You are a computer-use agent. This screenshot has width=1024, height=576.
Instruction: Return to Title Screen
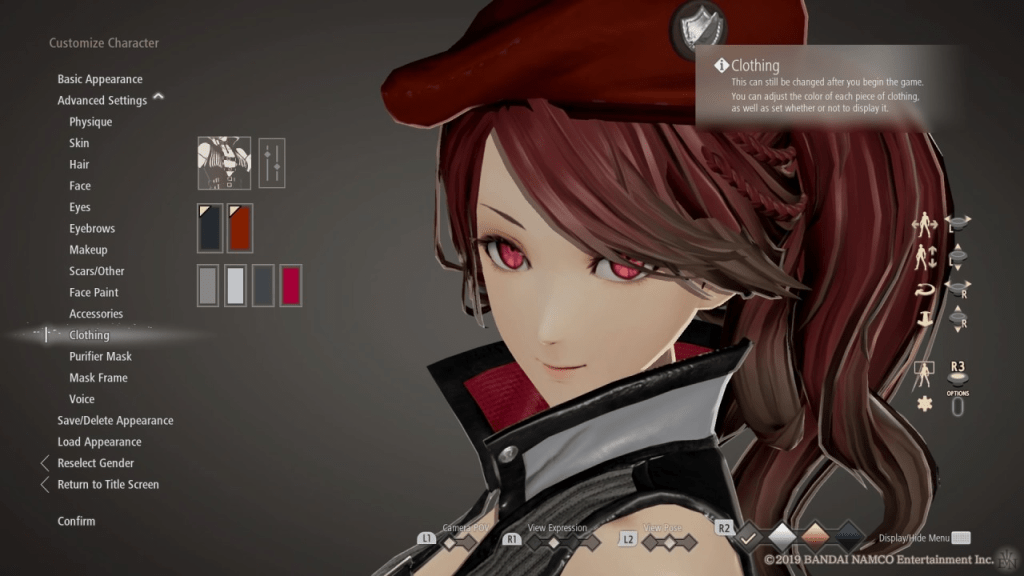pos(108,484)
